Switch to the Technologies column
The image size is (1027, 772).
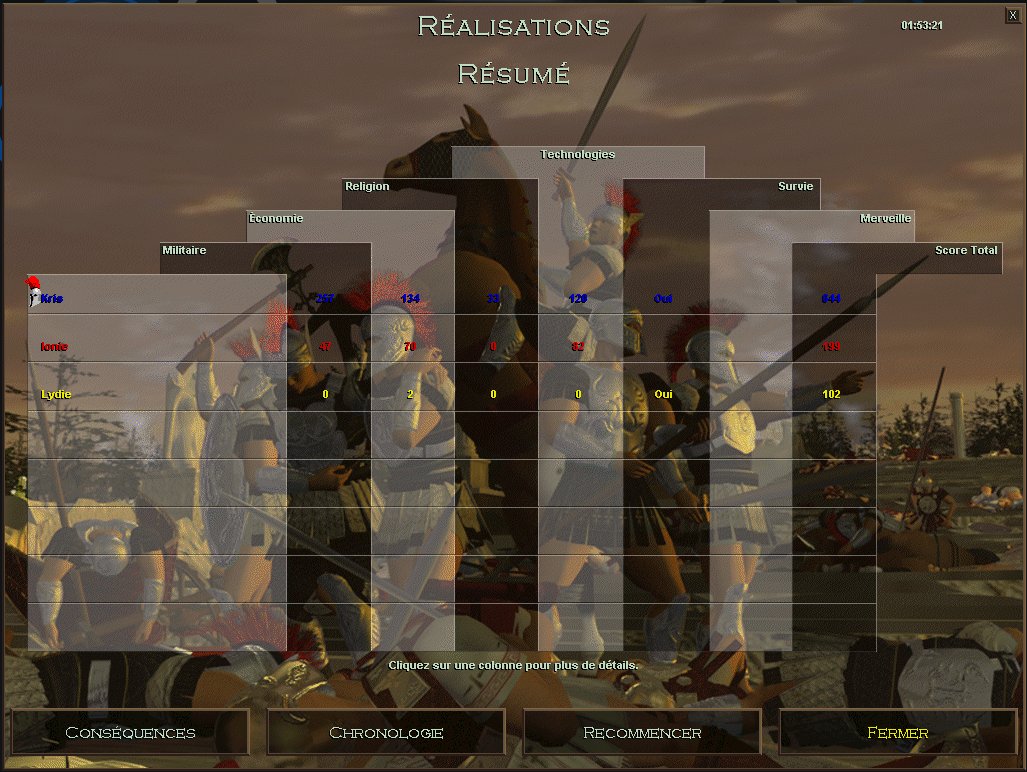click(577, 155)
